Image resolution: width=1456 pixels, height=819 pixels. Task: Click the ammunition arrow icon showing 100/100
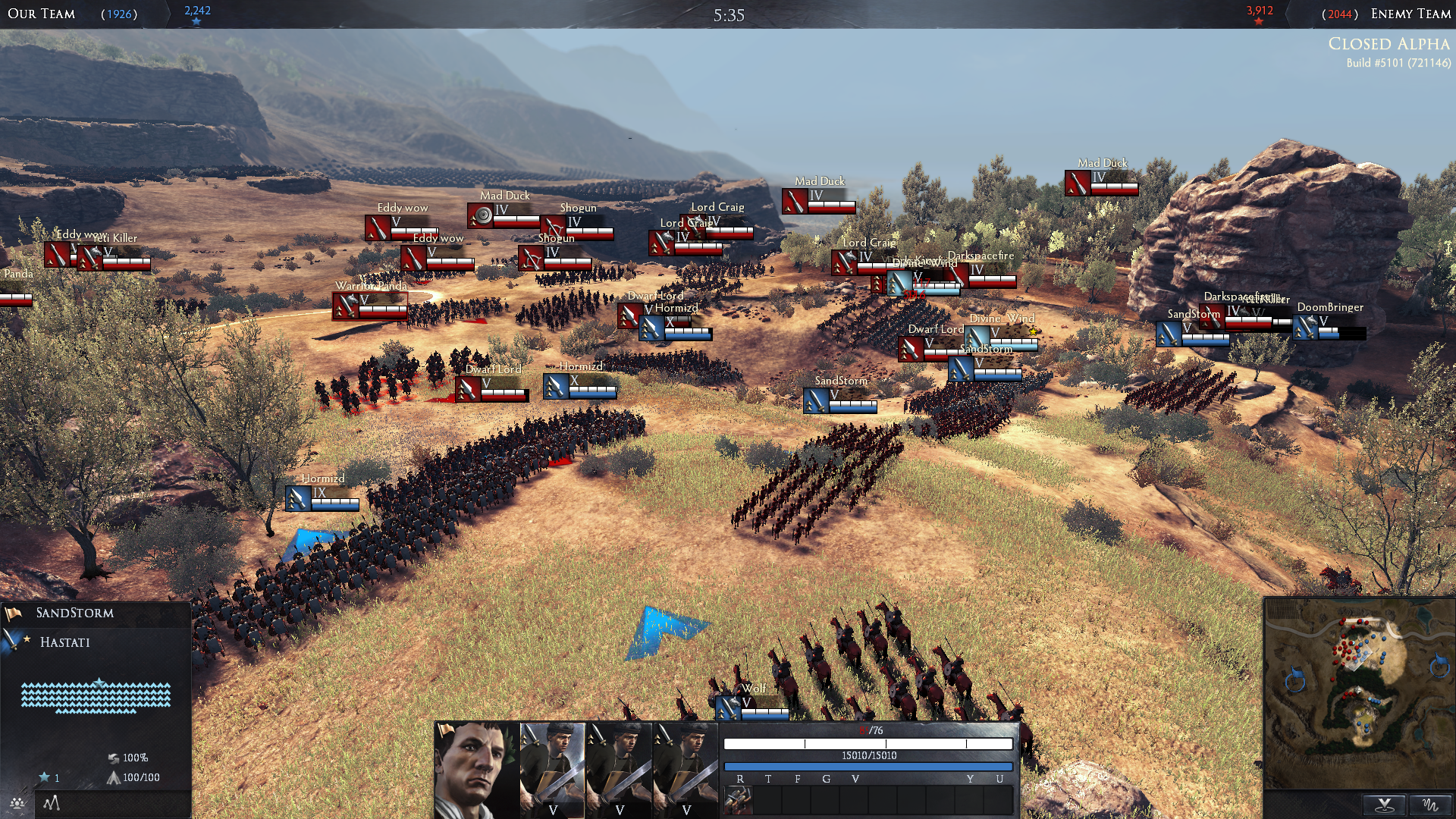coord(114,777)
